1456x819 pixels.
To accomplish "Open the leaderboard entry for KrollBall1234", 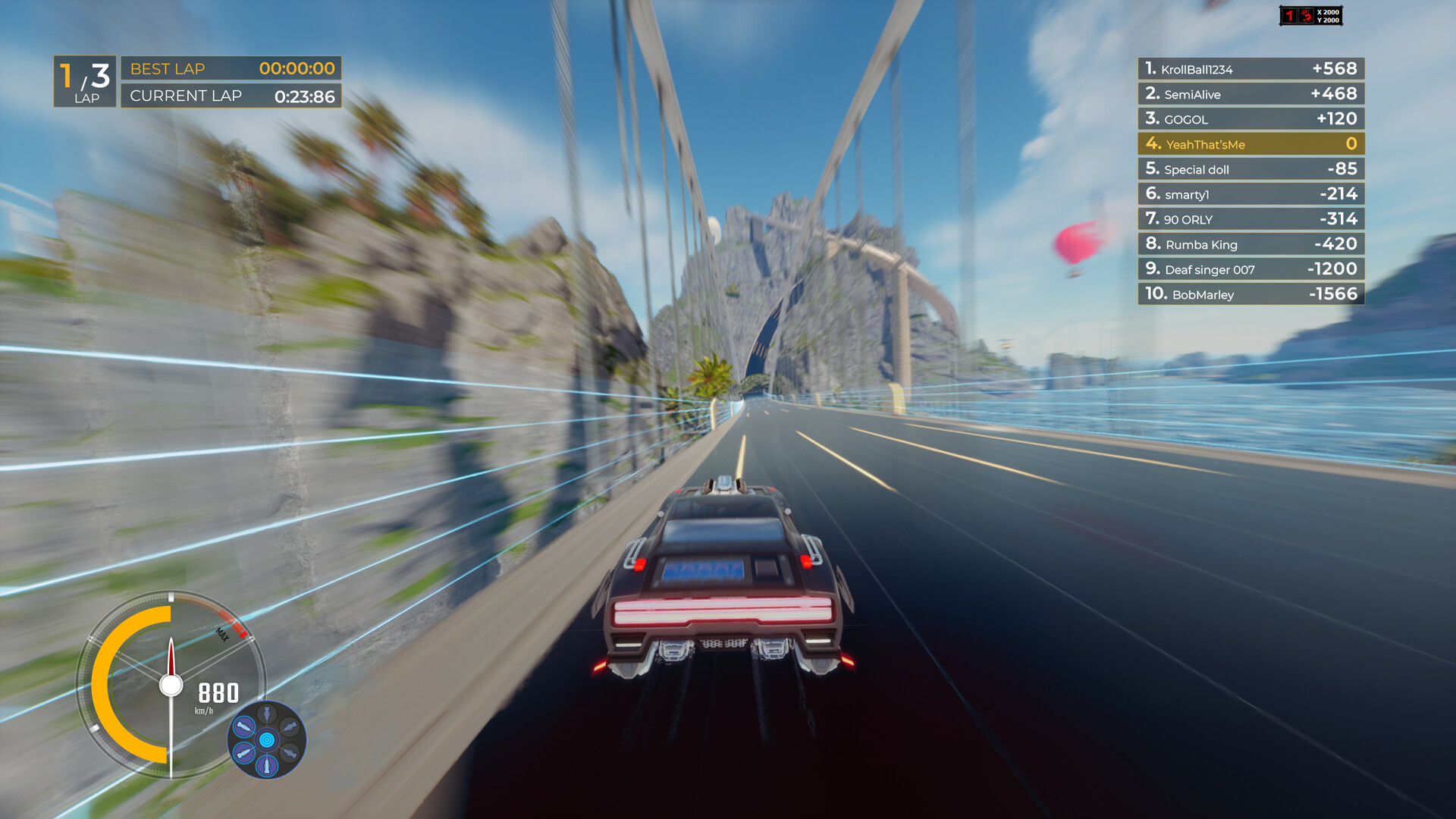I will point(1250,68).
